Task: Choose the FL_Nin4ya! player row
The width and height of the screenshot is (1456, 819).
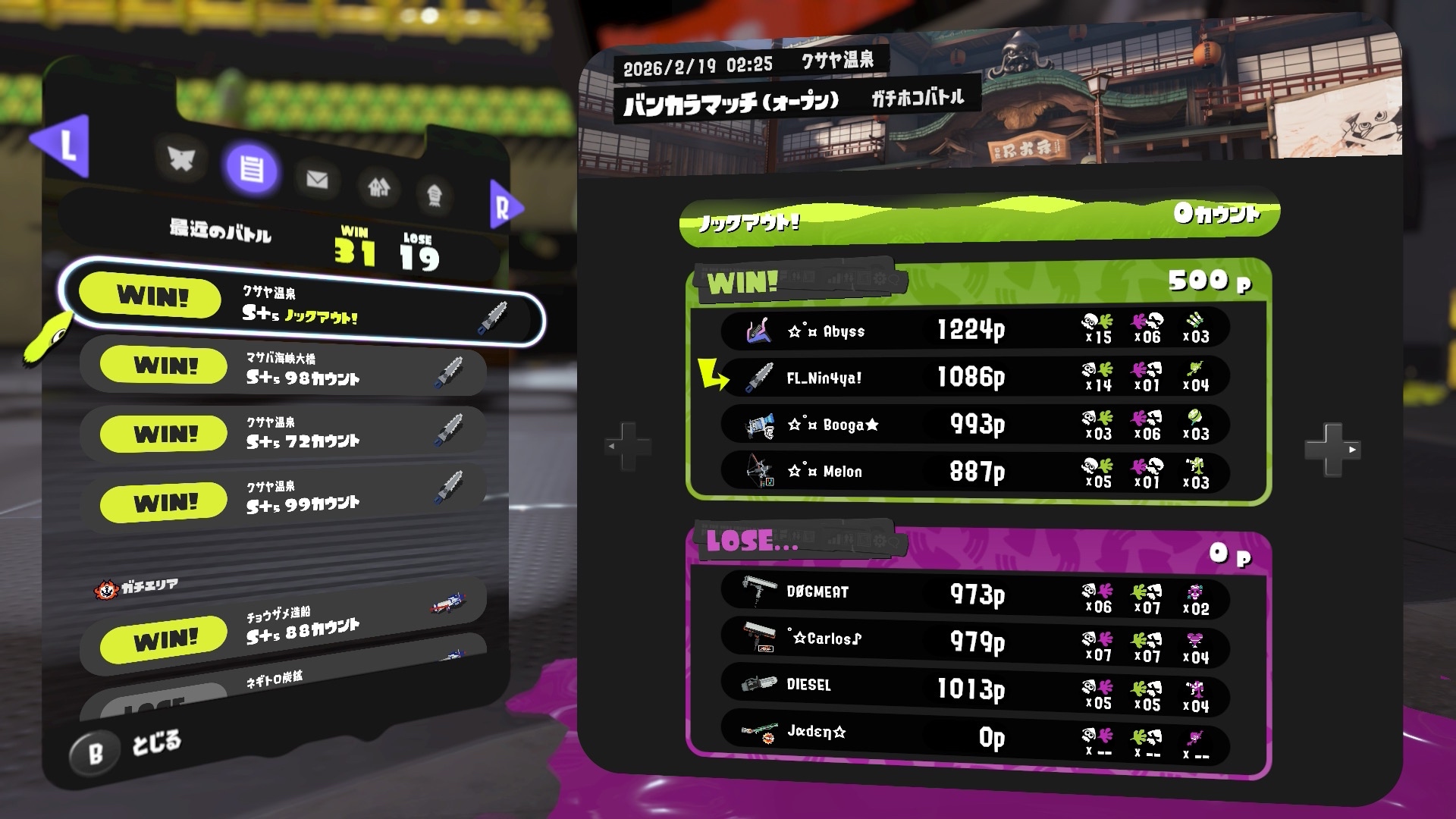Action: pyautogui.click(x=974, y=377)
